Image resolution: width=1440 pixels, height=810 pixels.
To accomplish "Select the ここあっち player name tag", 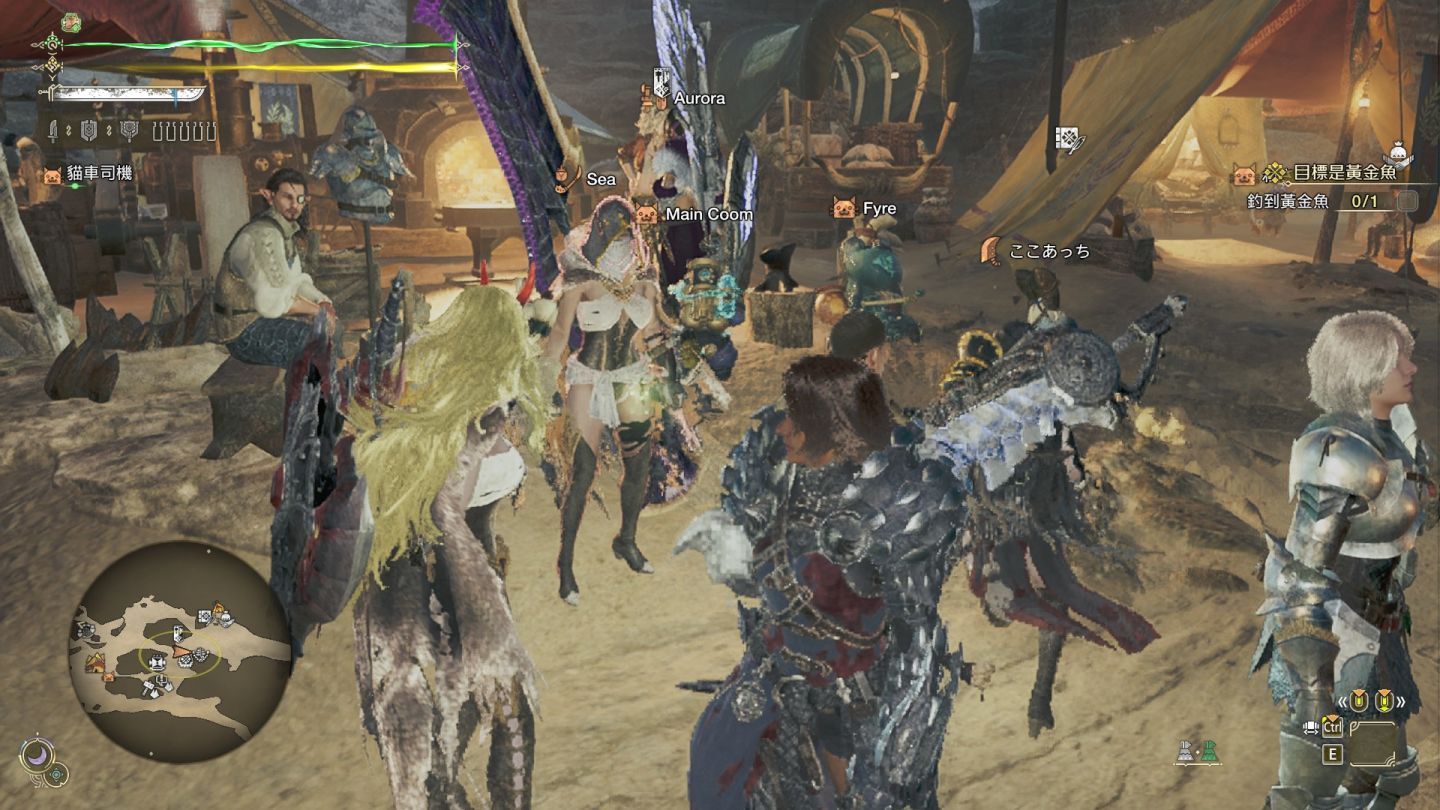I will (1049, 252).
